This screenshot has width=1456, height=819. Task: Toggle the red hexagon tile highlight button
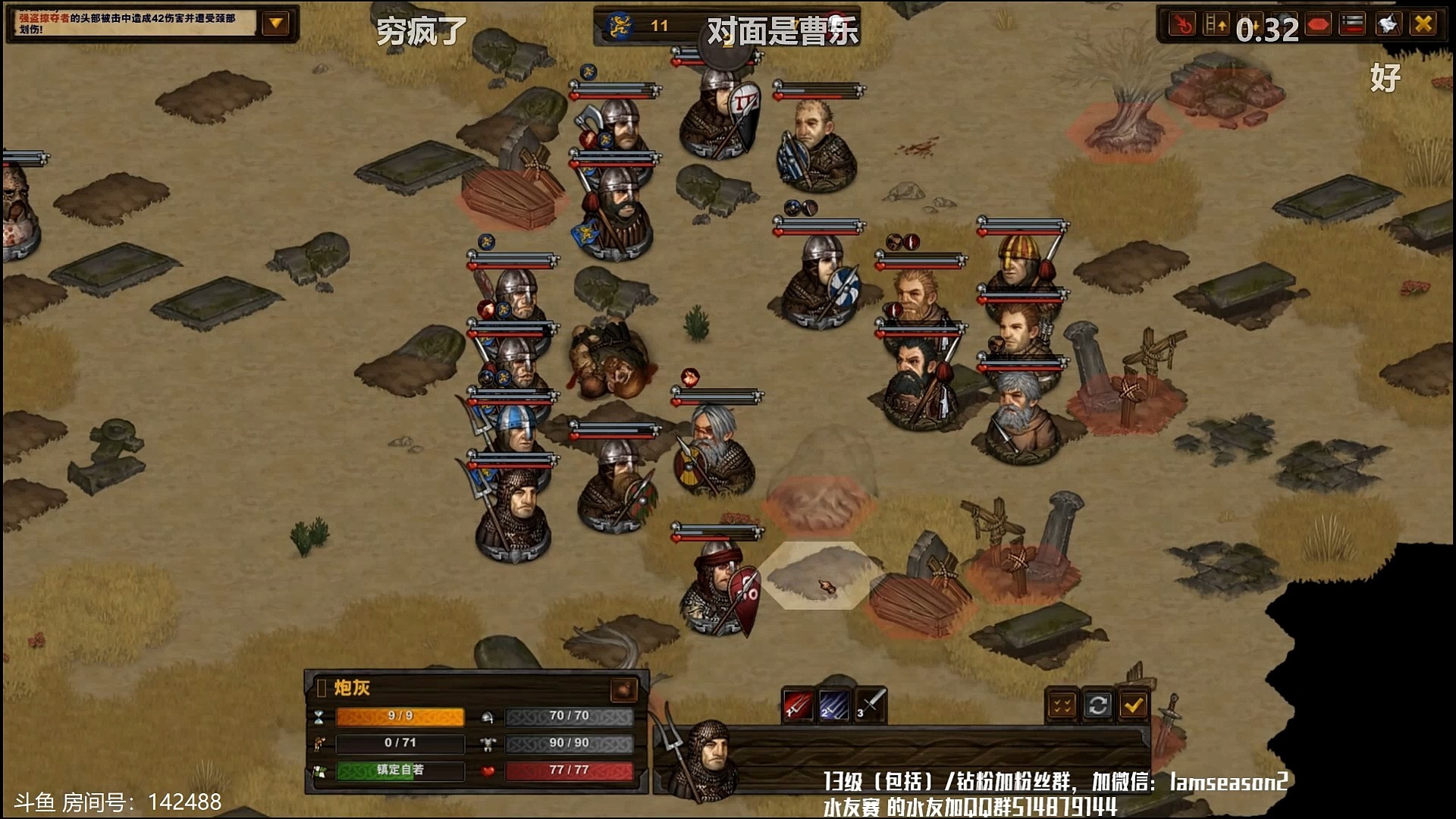click(1319, 25)
